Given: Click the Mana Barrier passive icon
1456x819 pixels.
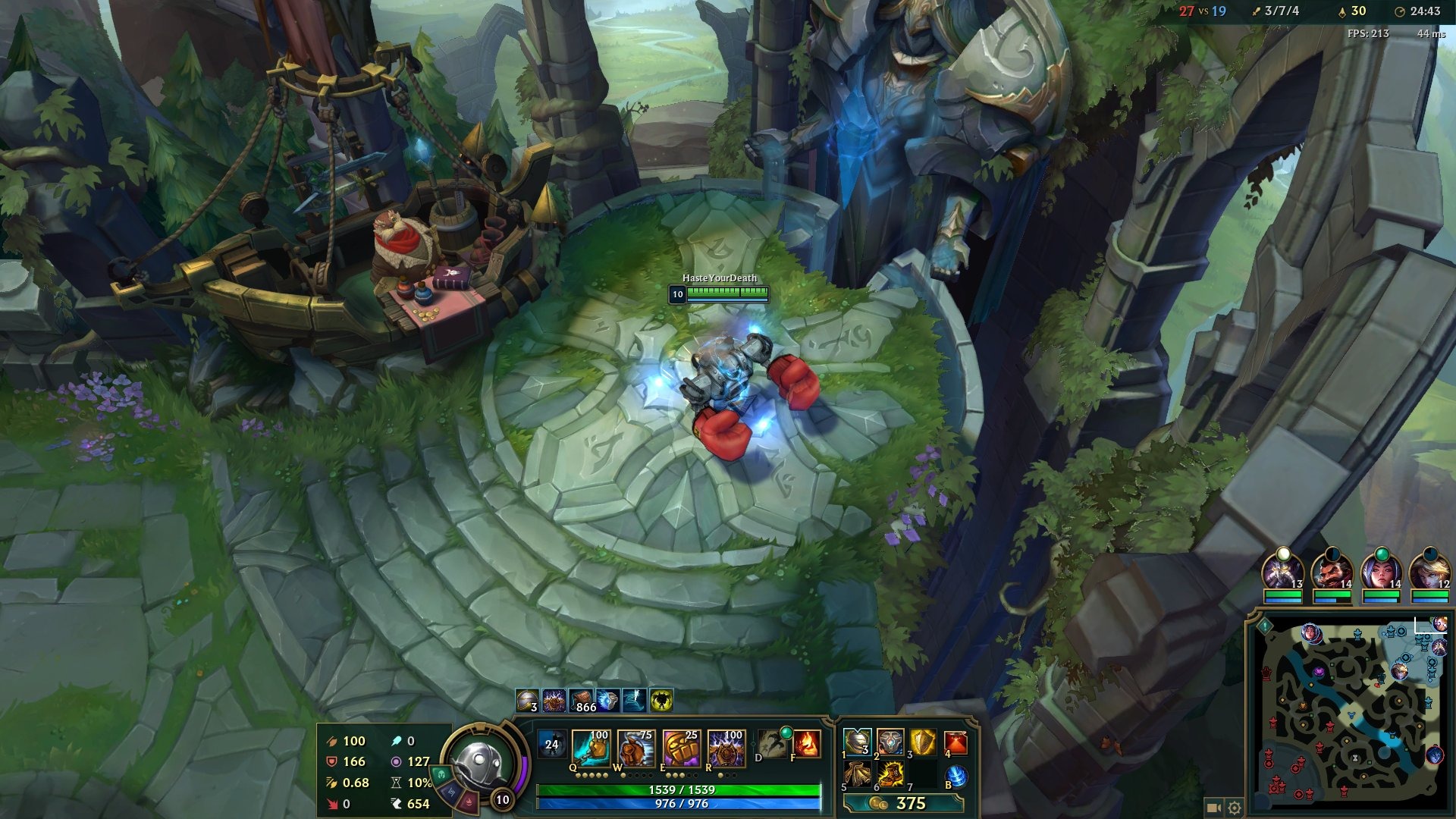Looking at the screenshot, I should [x=551, y=744].
